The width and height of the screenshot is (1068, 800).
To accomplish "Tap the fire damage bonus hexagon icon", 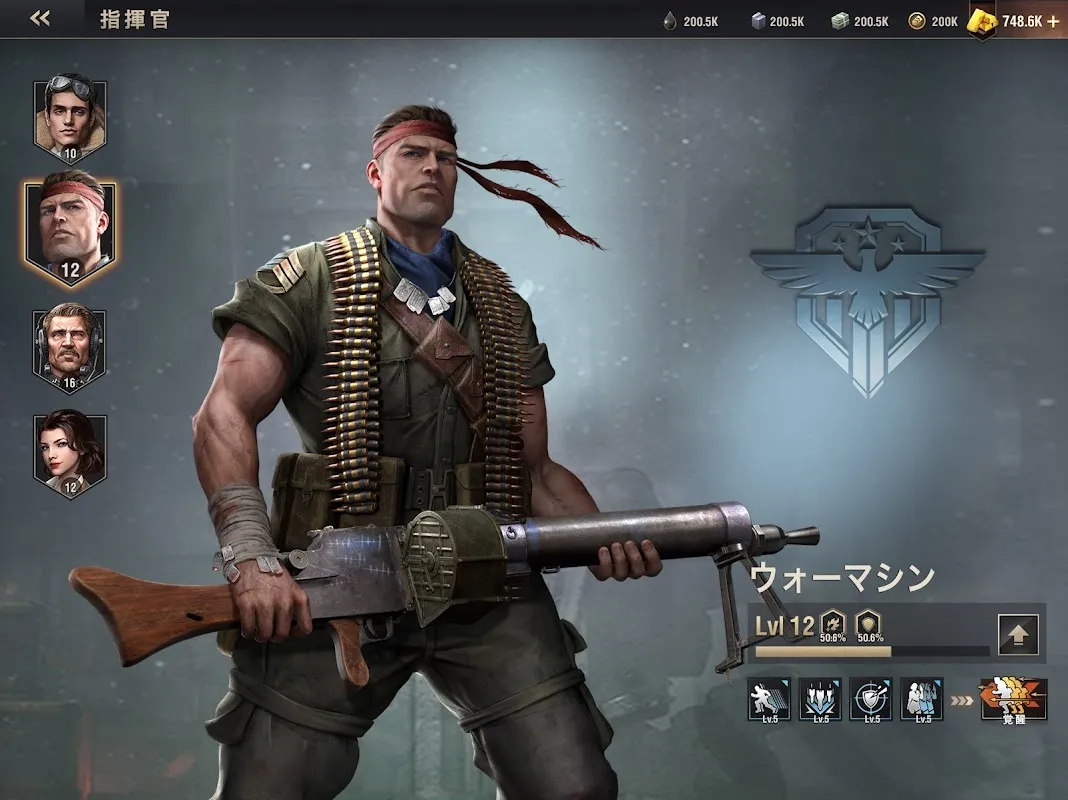I will pos(832,620).
